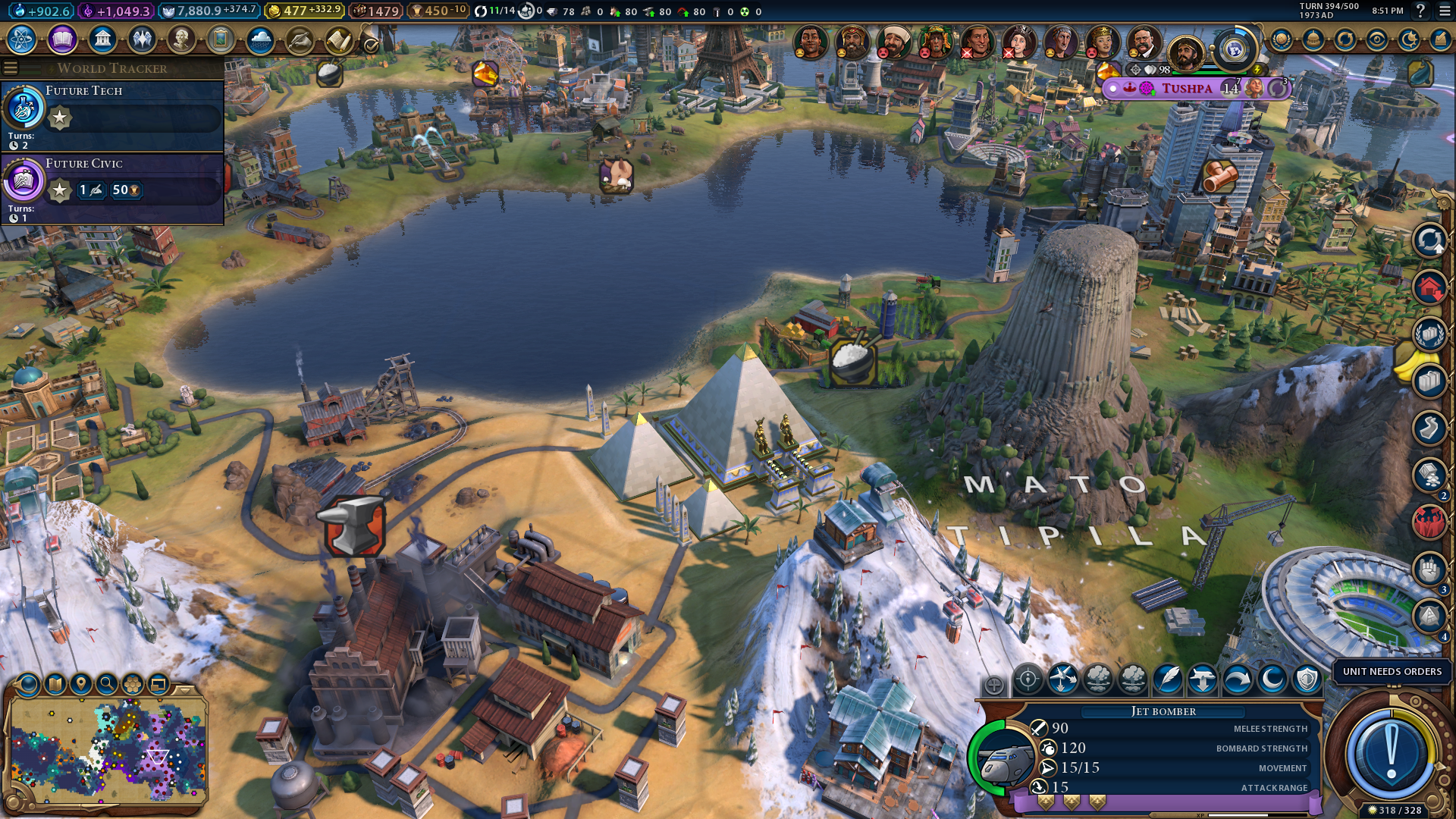
Task: Open the Civics tree book icon
Action: [62, 39]
